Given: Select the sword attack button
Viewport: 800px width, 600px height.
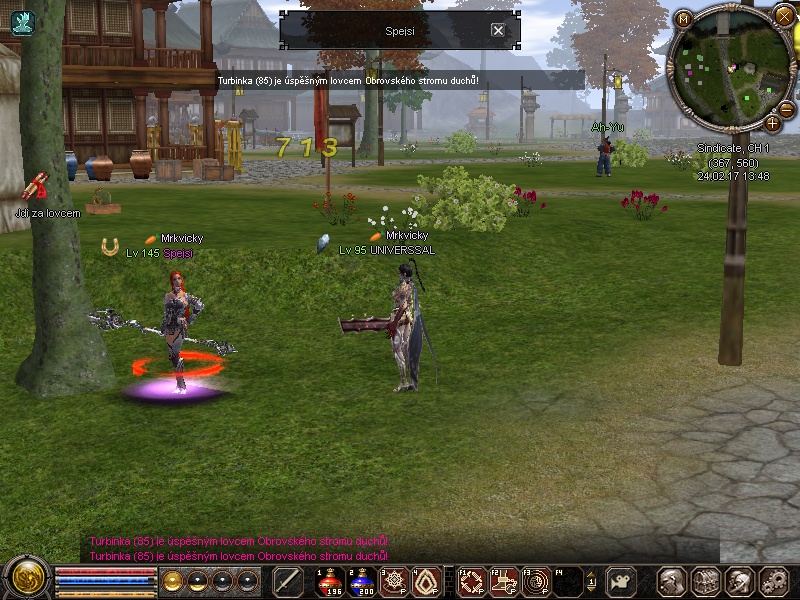Looking at the screenshot, I should tap(288, 581).
